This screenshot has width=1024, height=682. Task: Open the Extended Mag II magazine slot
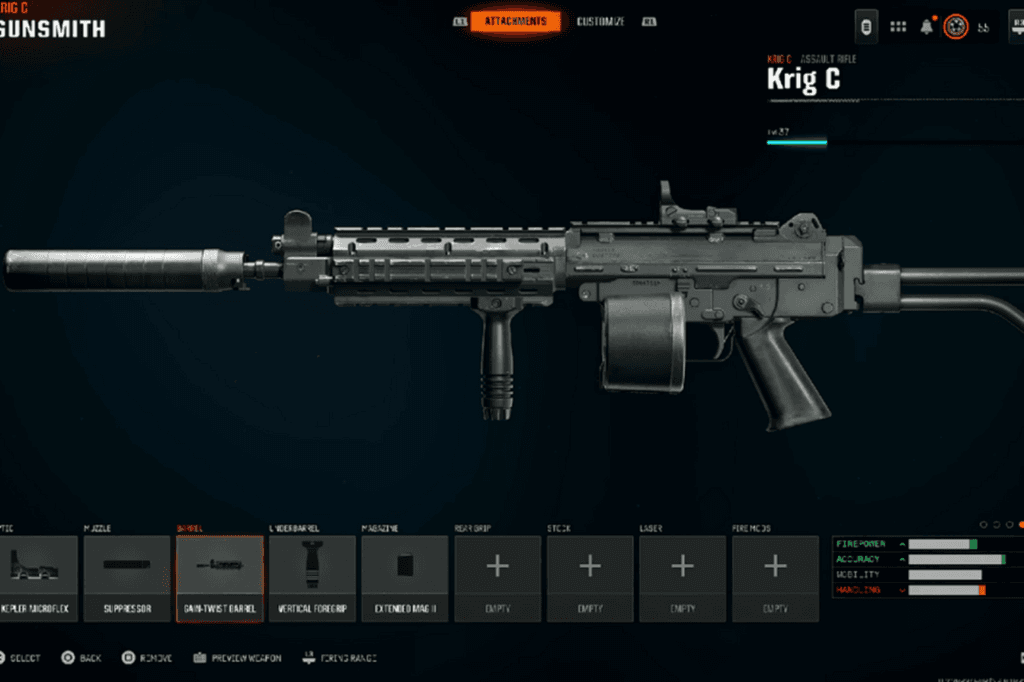[x=405, y=577]
